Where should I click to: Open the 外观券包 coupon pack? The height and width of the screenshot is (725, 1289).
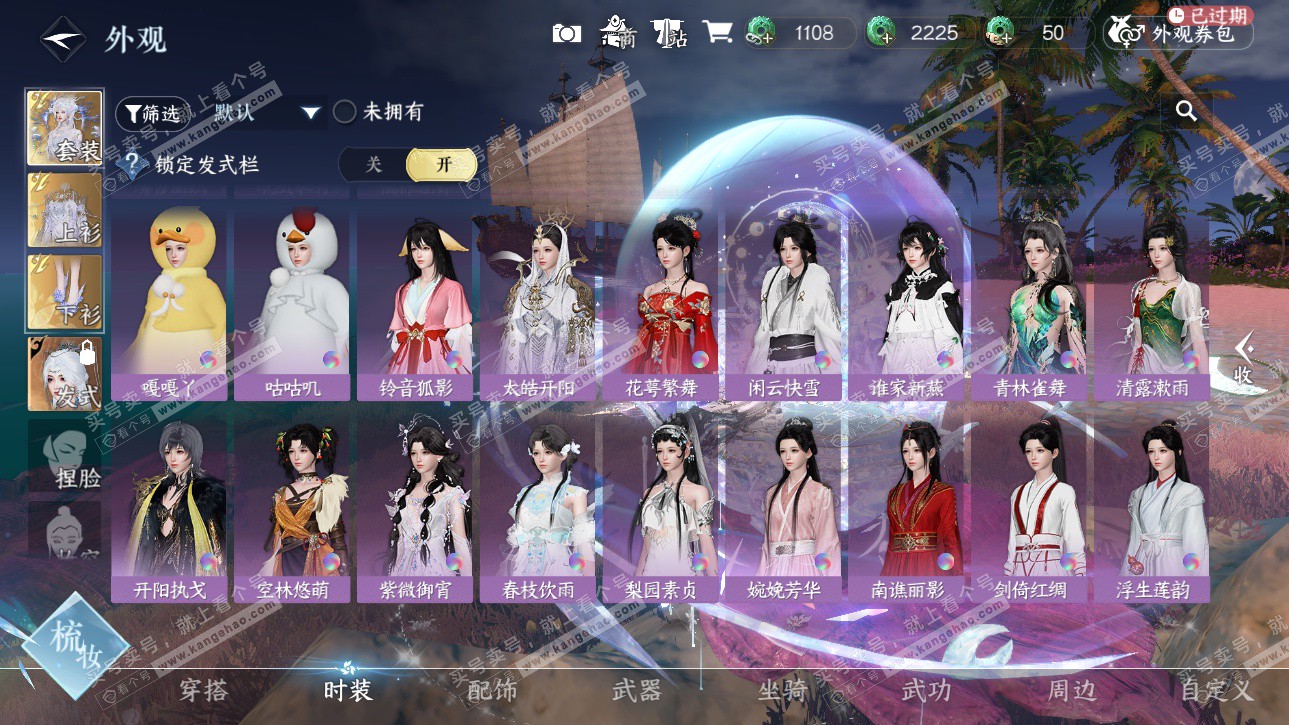click(1178, 34)
